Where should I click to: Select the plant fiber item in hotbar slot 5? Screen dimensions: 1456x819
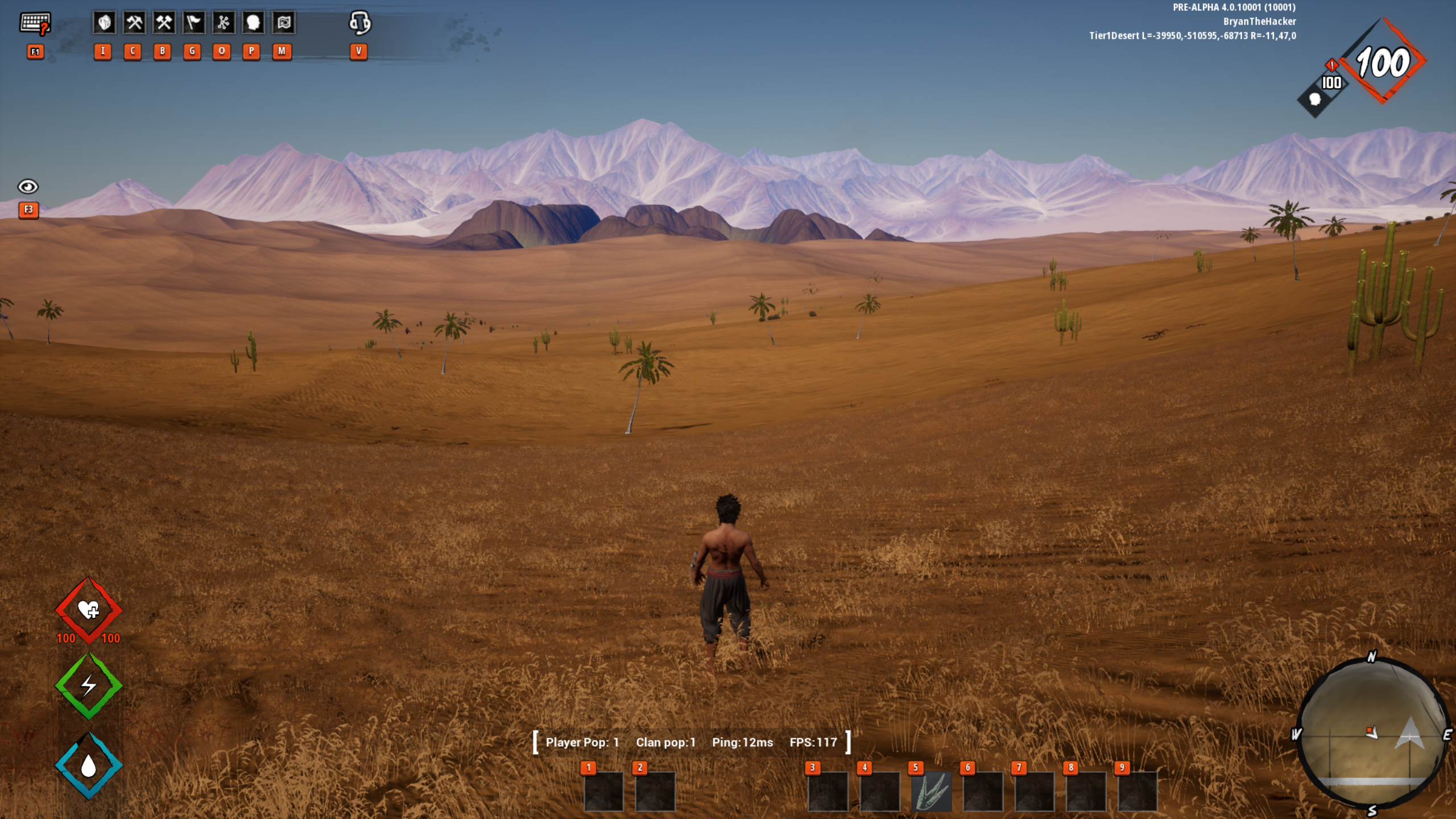tap(931, 791)
